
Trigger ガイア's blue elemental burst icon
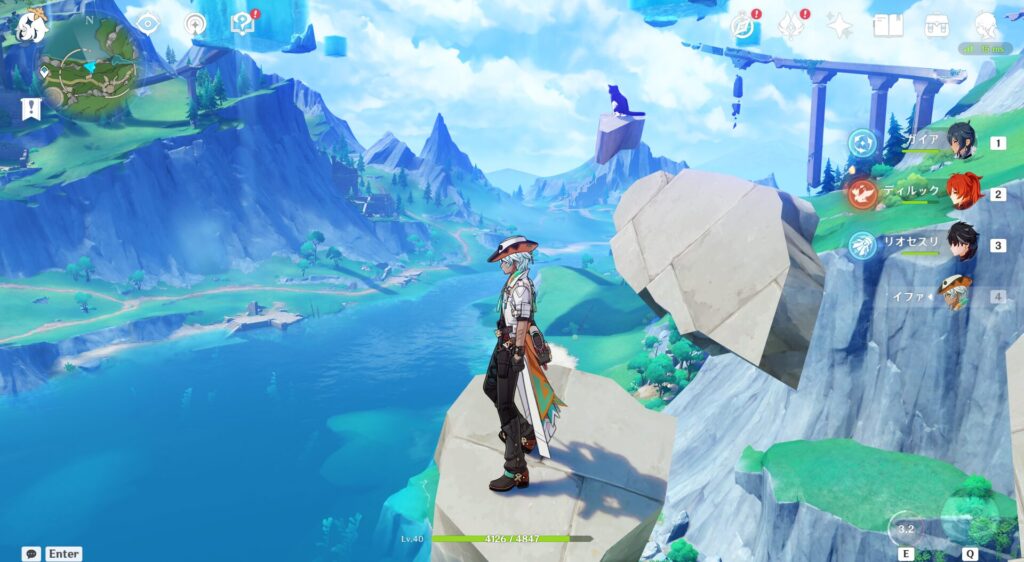[x=863, y=143]
